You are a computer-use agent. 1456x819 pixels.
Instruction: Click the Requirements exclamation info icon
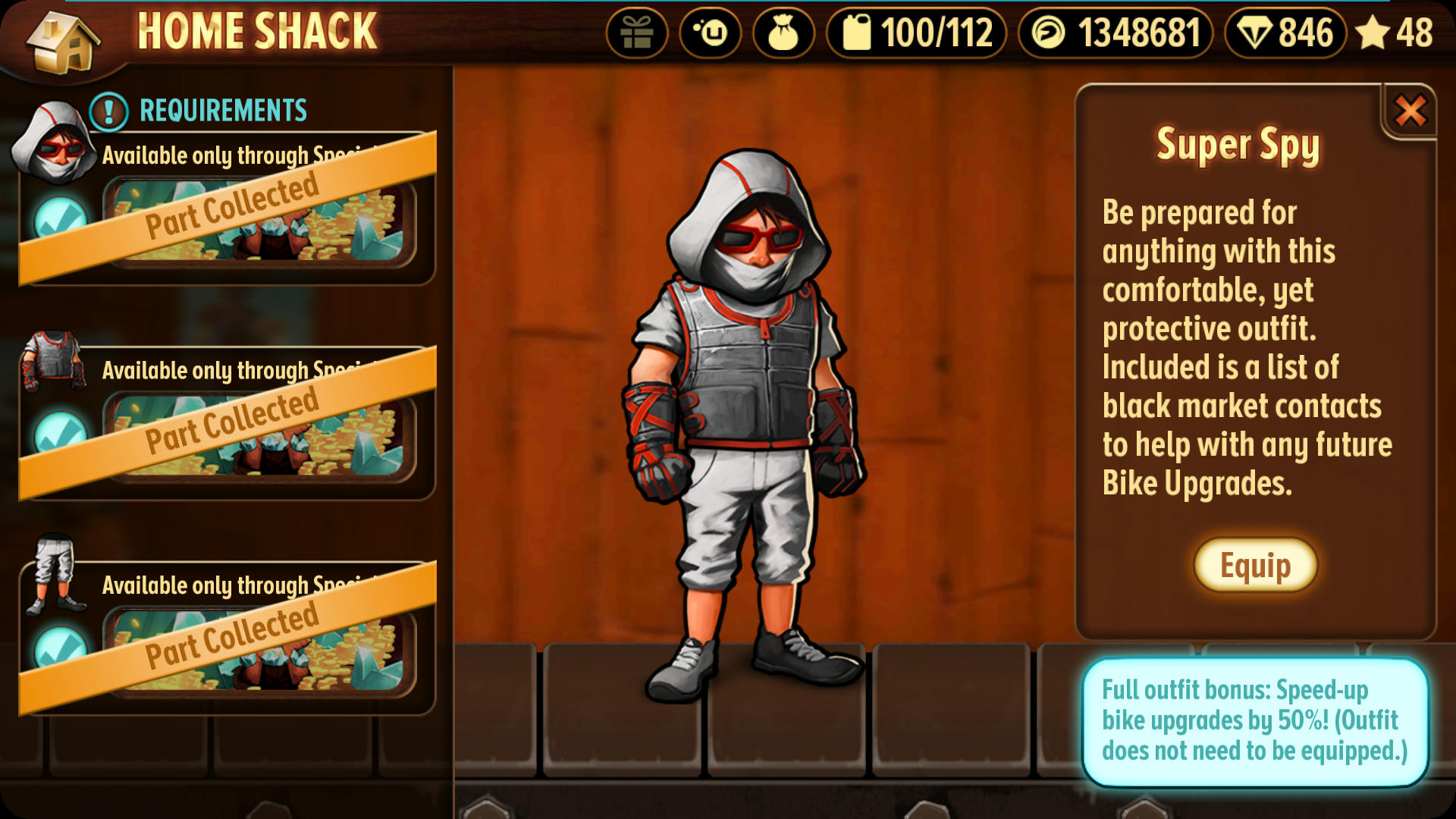[108, 111]
